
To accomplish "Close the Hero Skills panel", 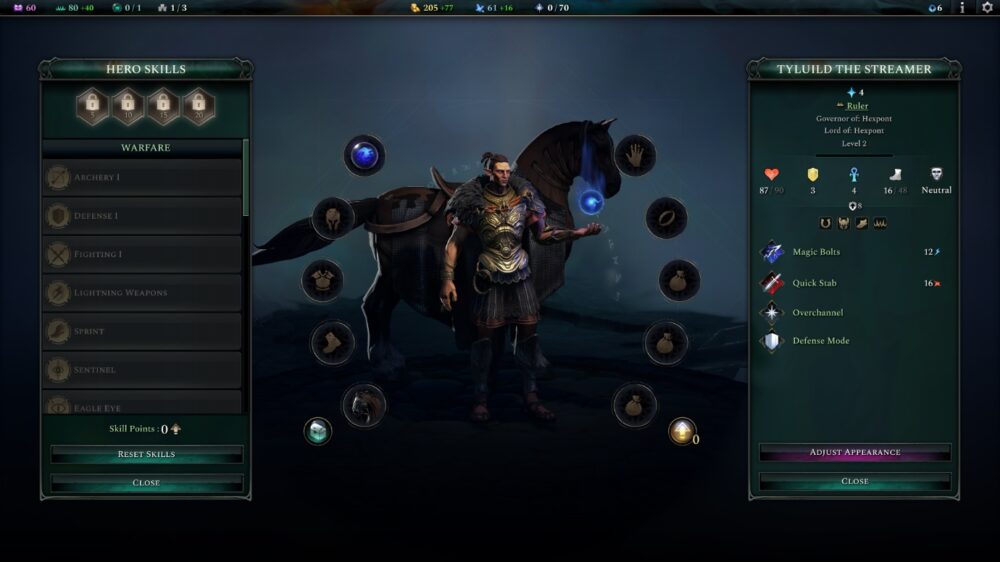I will click(146, 482).
